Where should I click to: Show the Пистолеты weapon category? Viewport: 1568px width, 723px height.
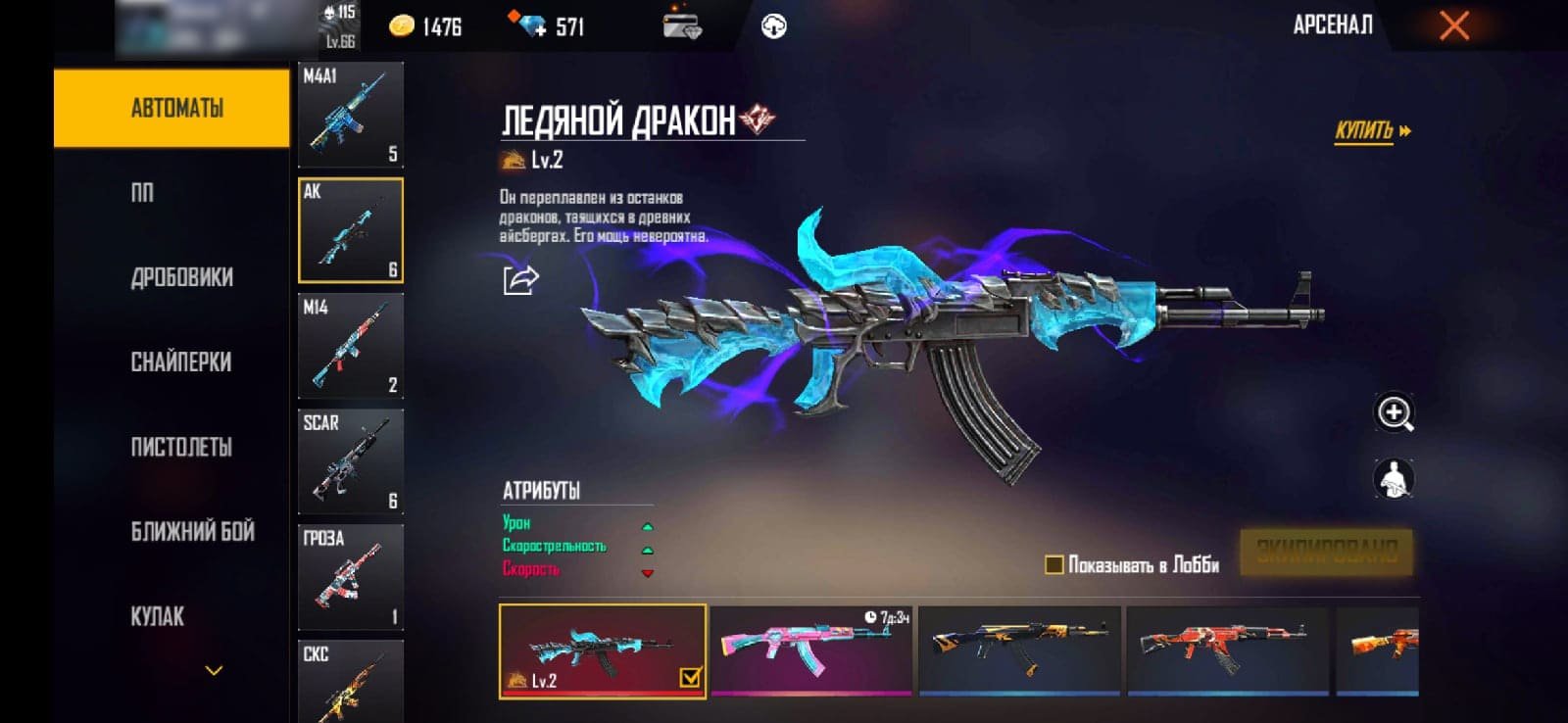pos(181,447)
